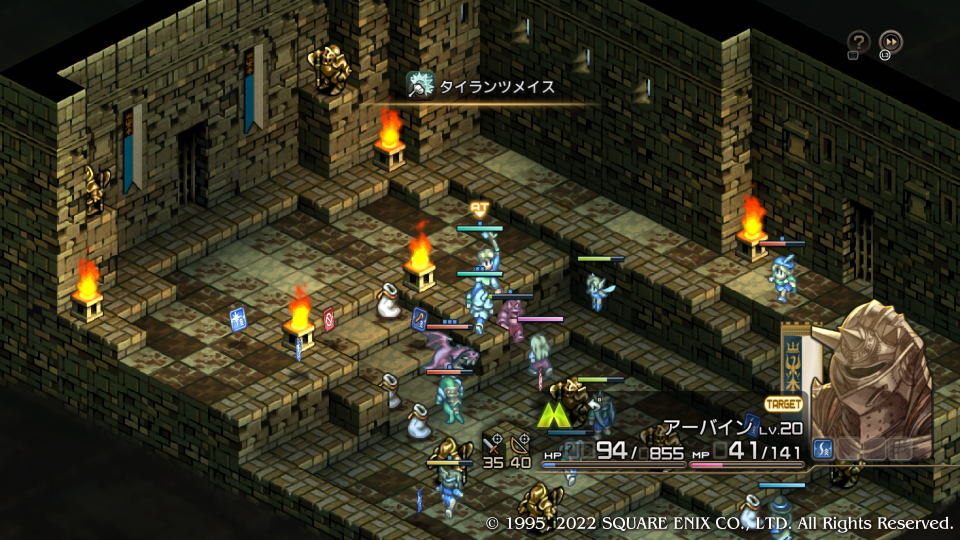Open the question mark help button
Image resolution: width=960 pixels, height=540 pixels.
(858, 42)
